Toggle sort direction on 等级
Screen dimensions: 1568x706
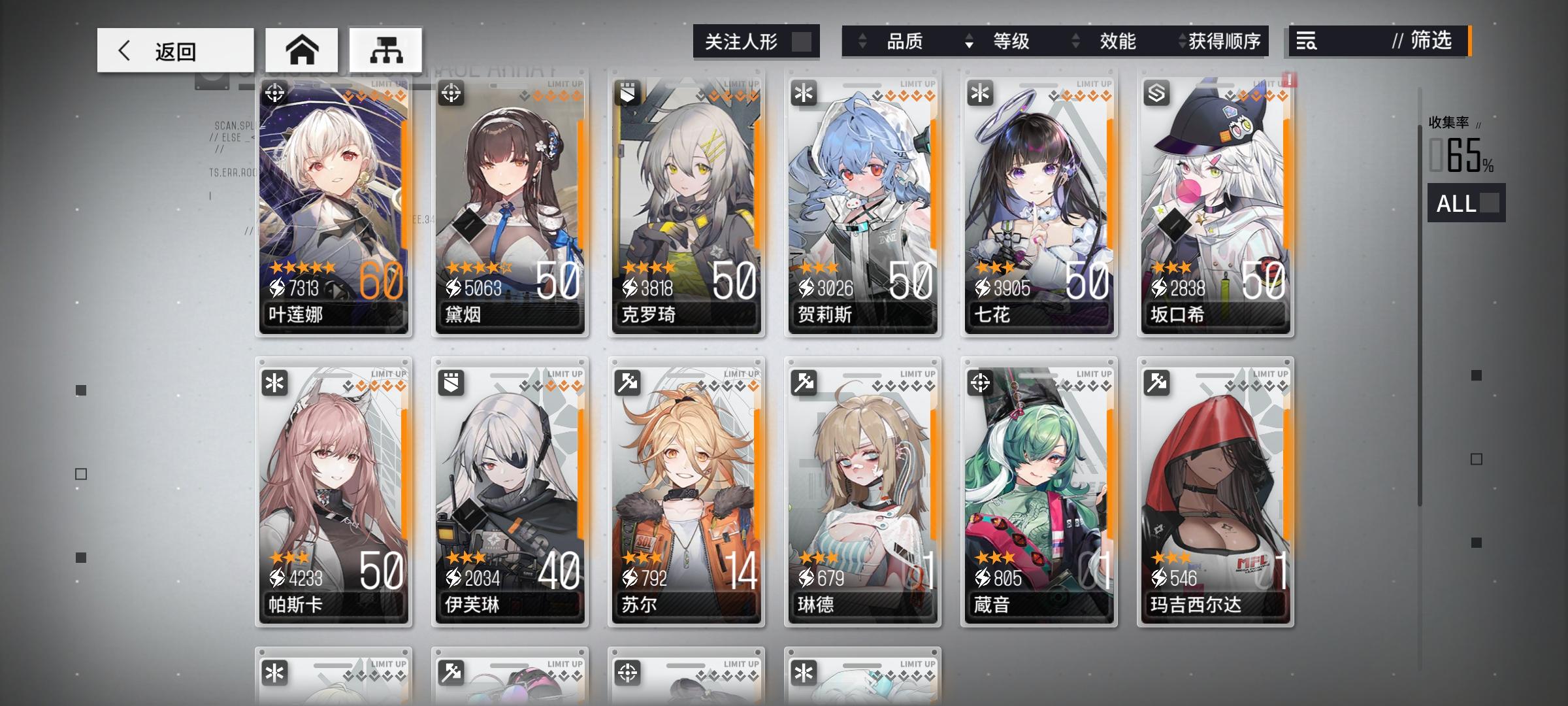coord(968,42)
